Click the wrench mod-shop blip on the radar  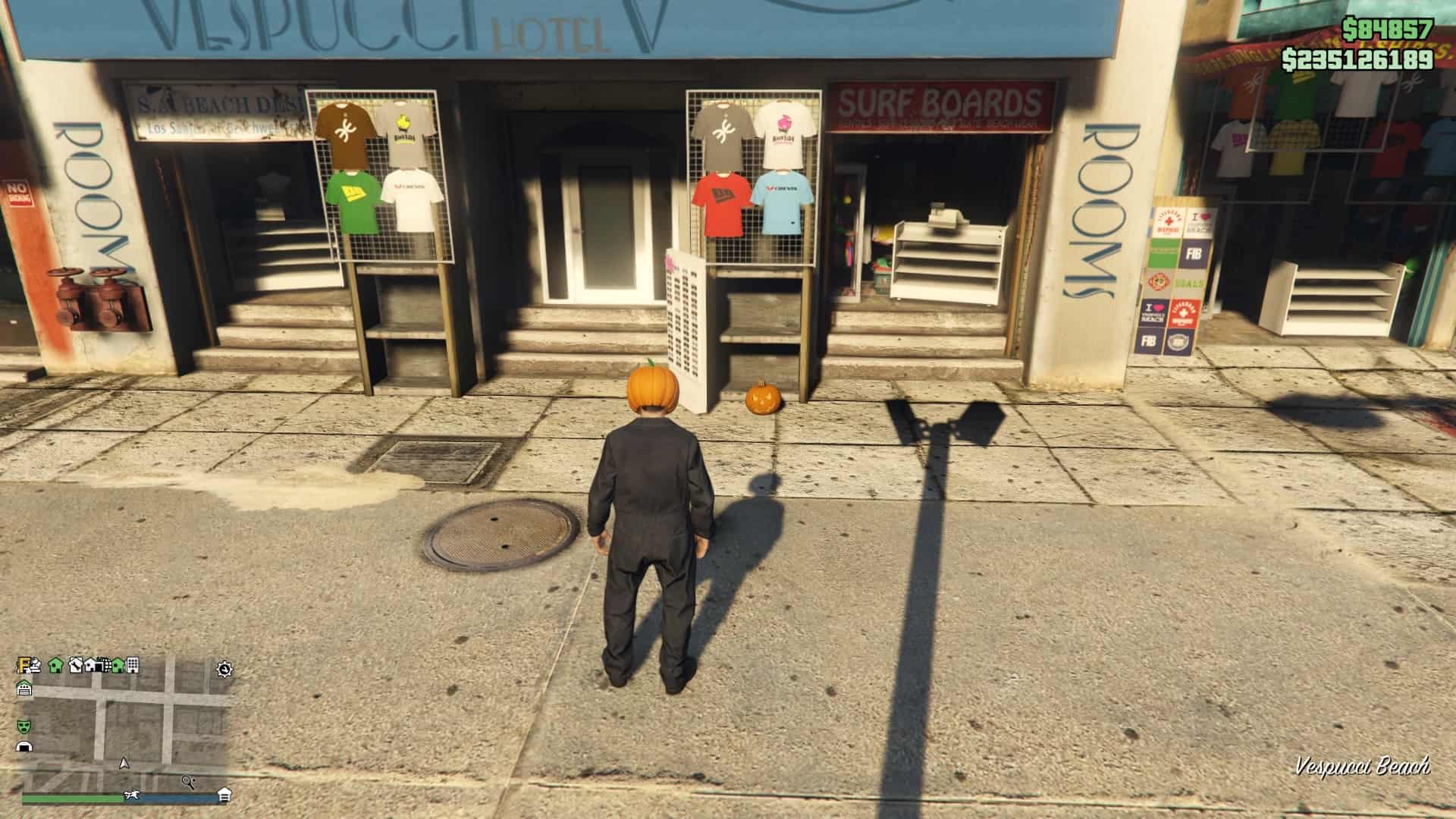pyautogui.click(x=75, y=666)
